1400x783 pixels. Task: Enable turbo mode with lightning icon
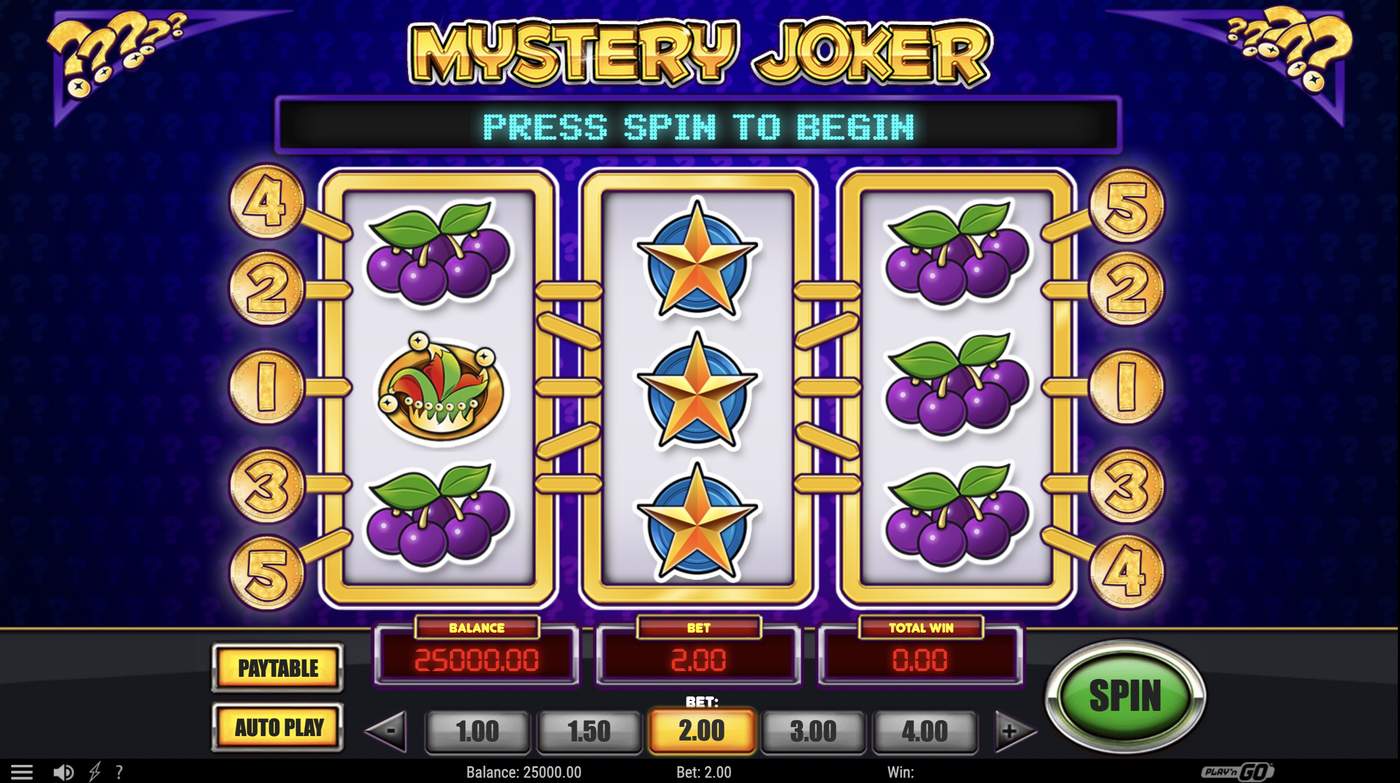(x=95, y=771)
